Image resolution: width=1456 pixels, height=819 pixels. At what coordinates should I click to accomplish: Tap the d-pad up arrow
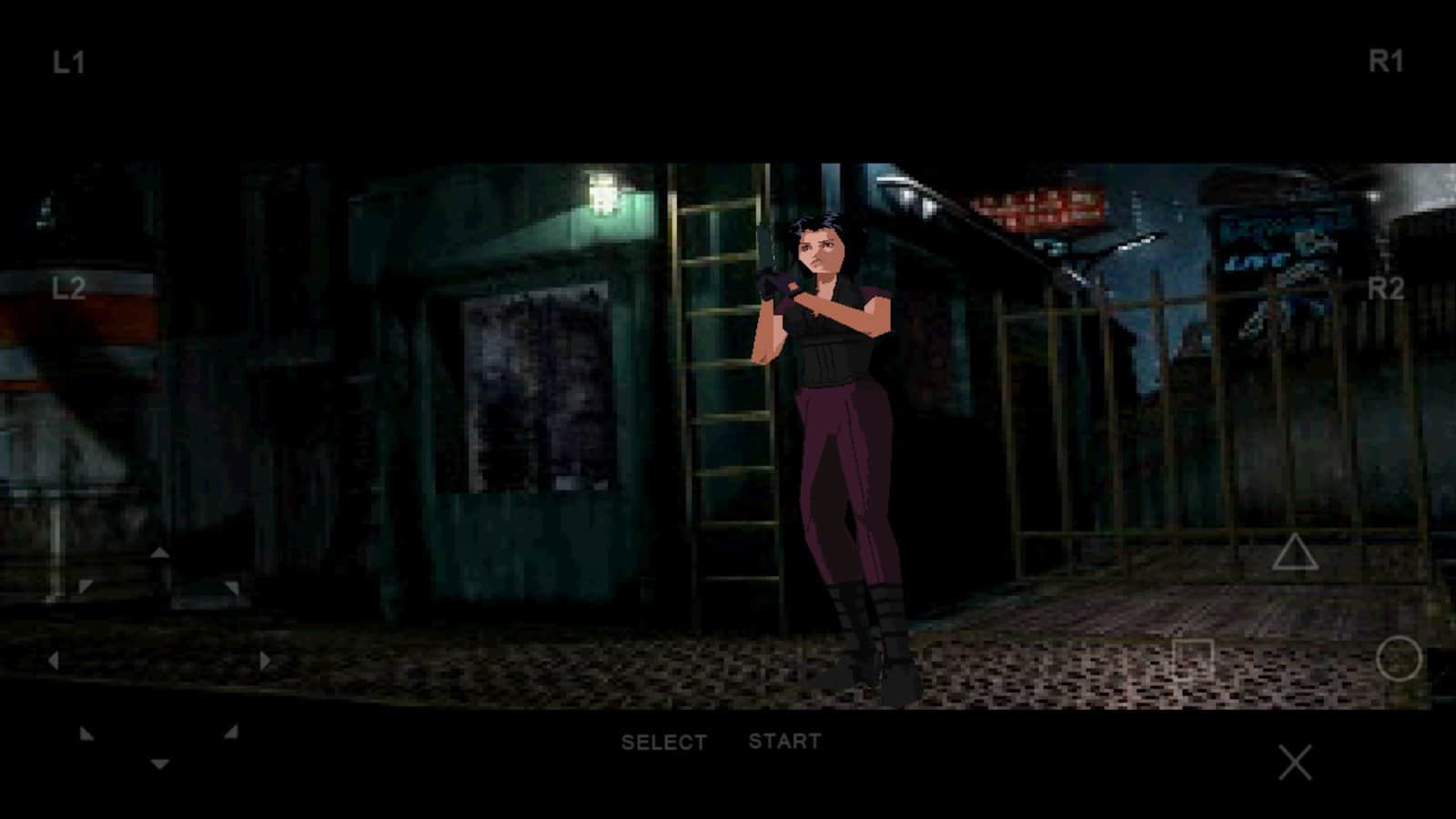point(159,552)
